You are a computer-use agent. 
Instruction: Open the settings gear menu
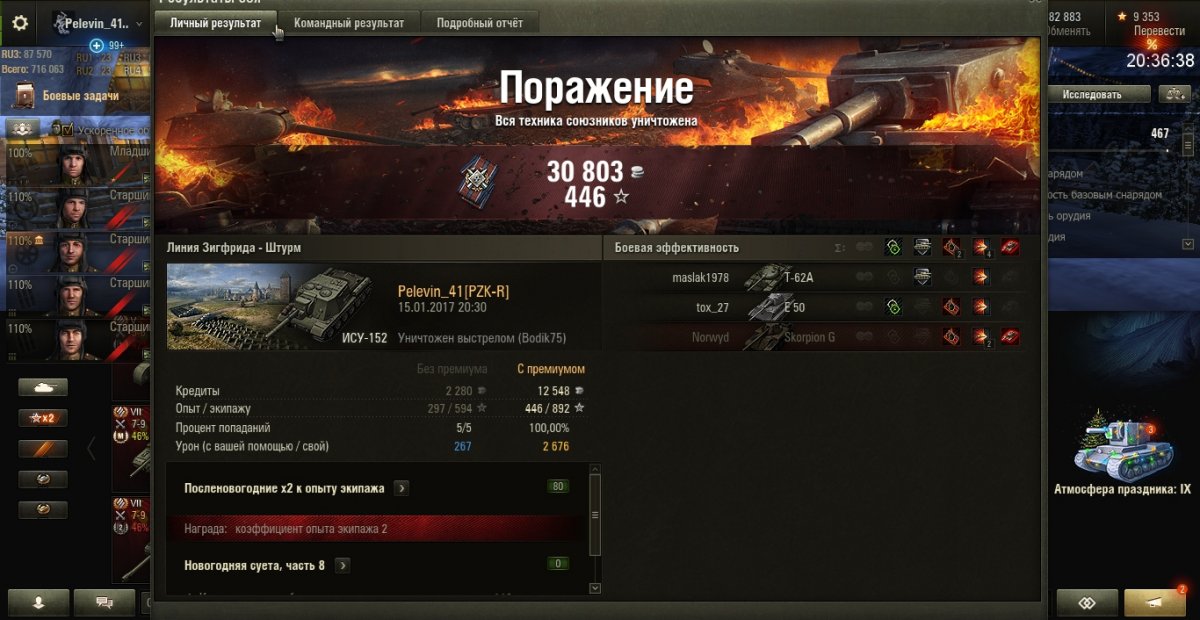click(20, 23)
